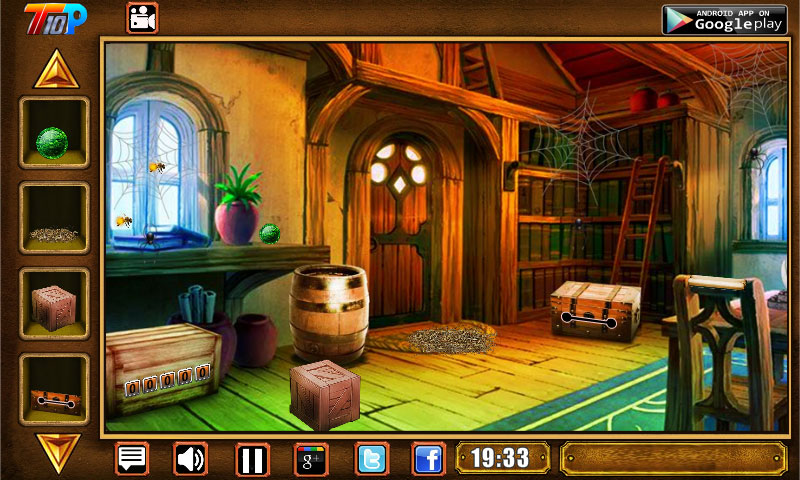Share on Google Plus

(310, 459)
